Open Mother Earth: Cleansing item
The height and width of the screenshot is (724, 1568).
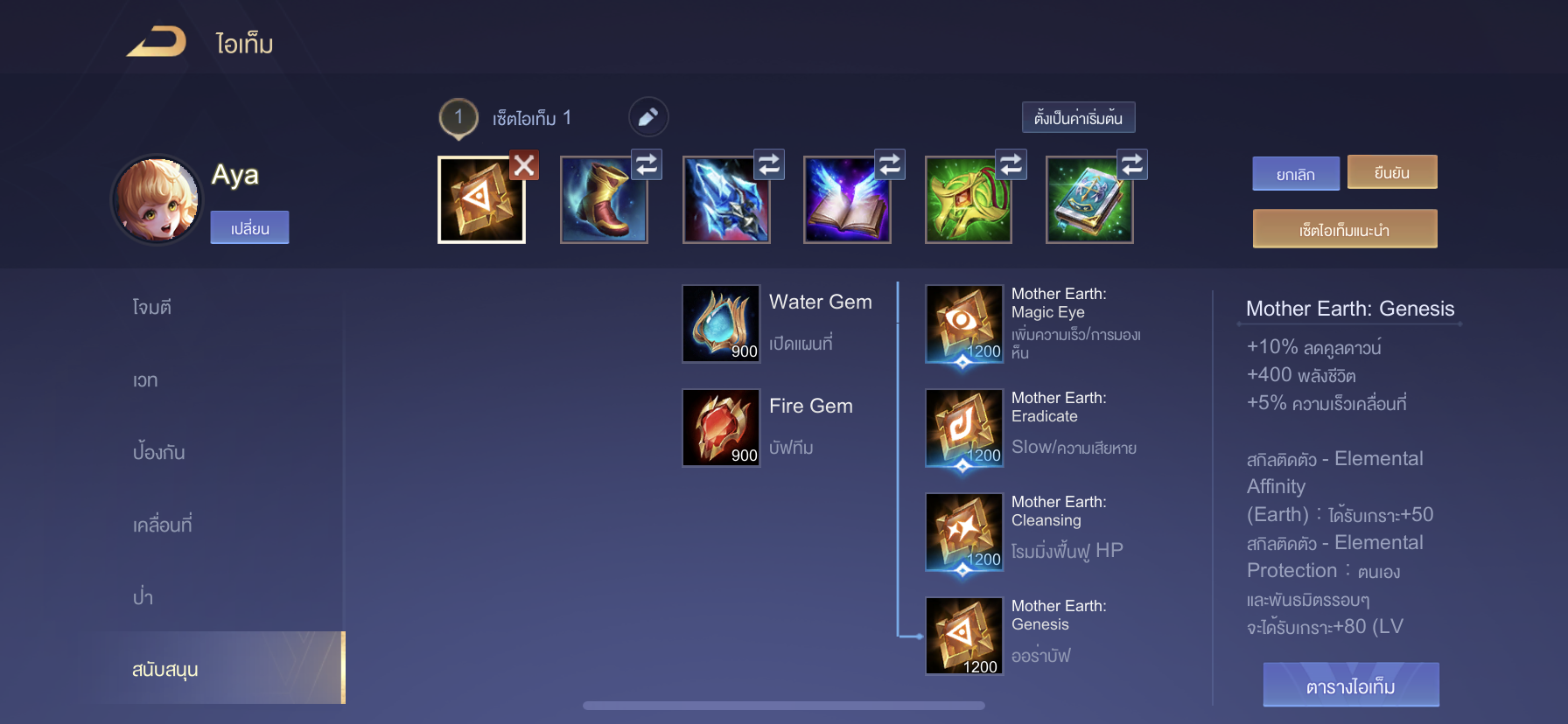[962, 532]
